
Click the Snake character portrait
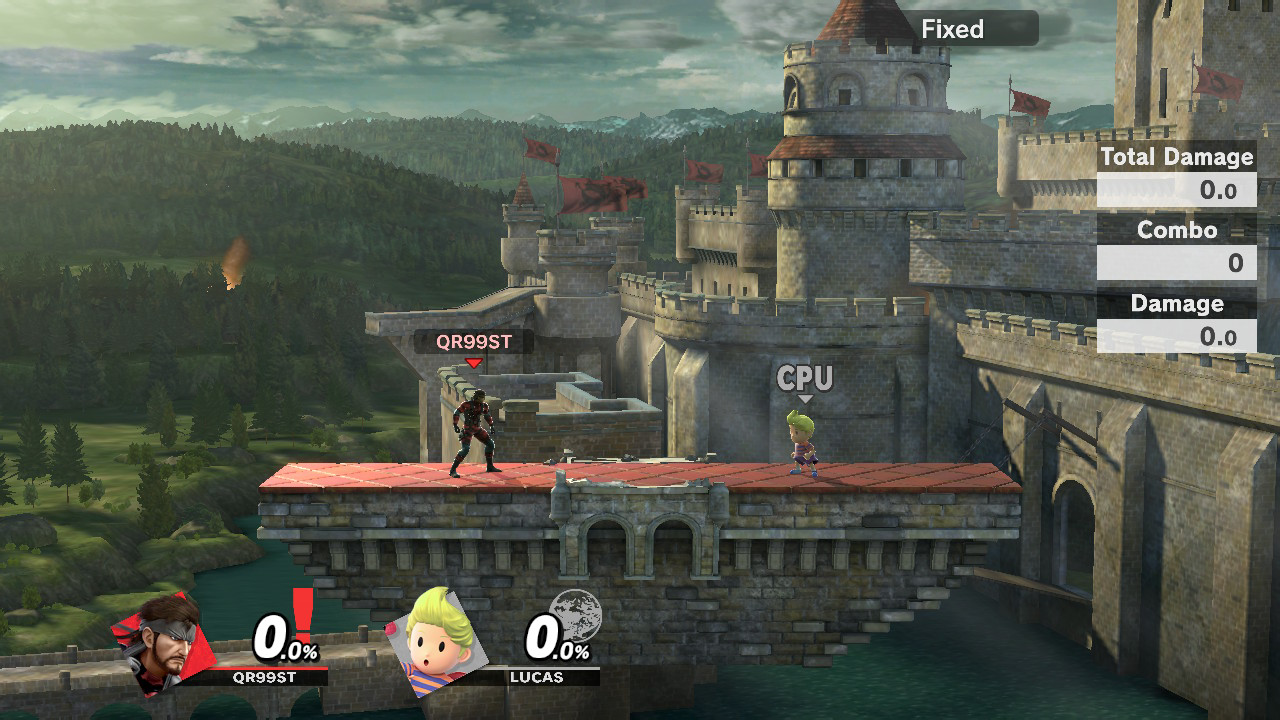[x=160, y=650]
